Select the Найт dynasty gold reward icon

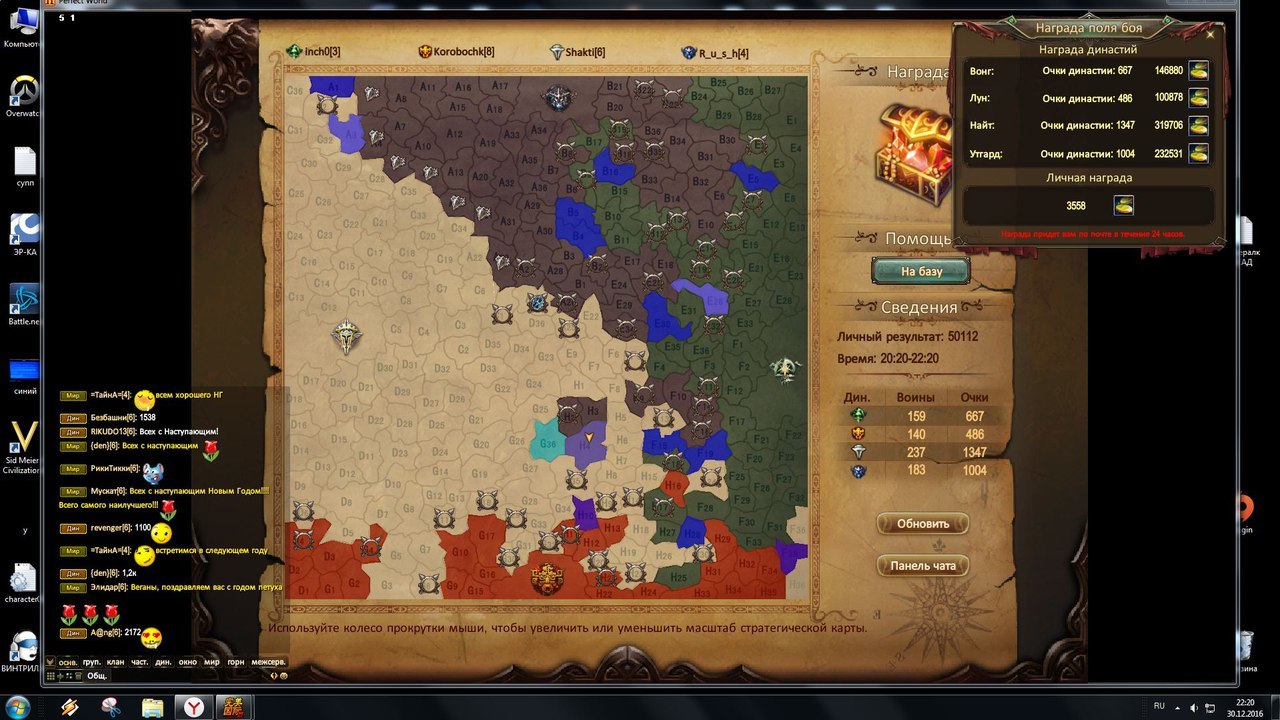1197,126
